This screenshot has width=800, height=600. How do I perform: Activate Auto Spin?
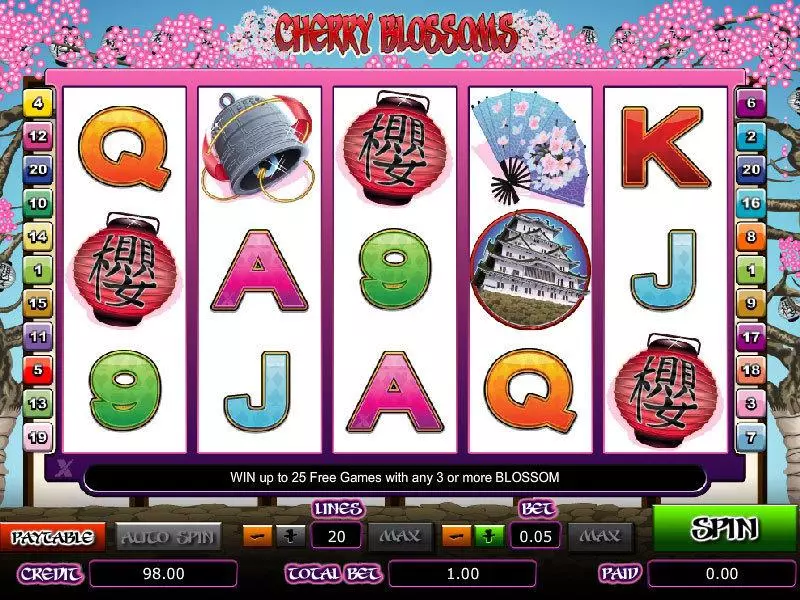pyautogui.click(x=168, y=537)
